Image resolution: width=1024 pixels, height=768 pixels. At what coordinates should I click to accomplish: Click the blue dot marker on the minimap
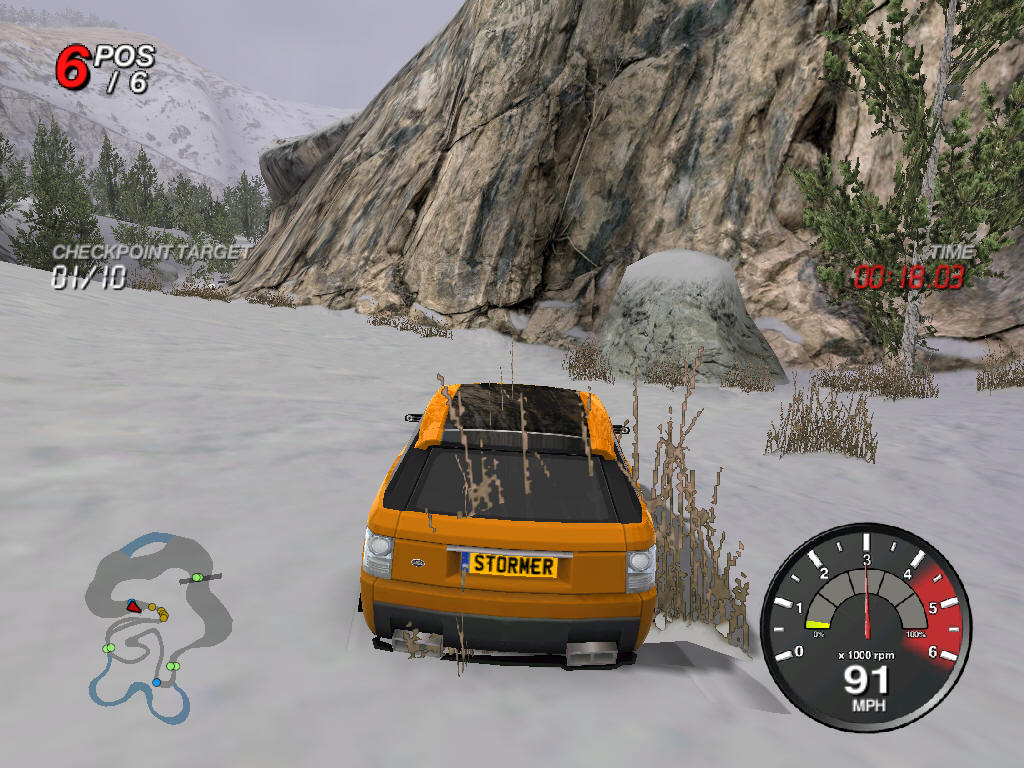click(x=156, y=683)
